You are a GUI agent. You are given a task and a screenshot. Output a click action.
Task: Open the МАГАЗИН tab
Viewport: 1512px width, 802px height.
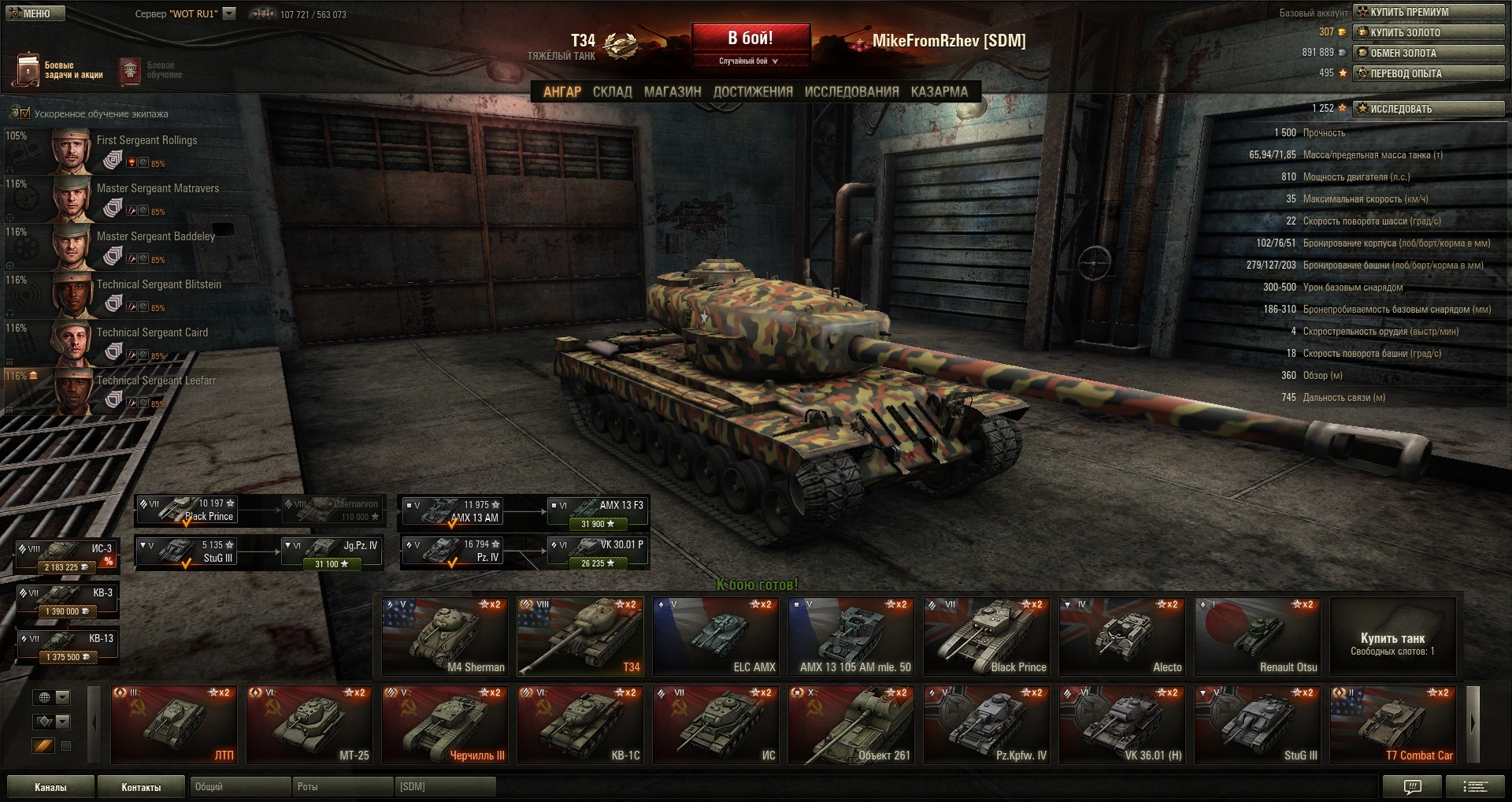point(673,91)
